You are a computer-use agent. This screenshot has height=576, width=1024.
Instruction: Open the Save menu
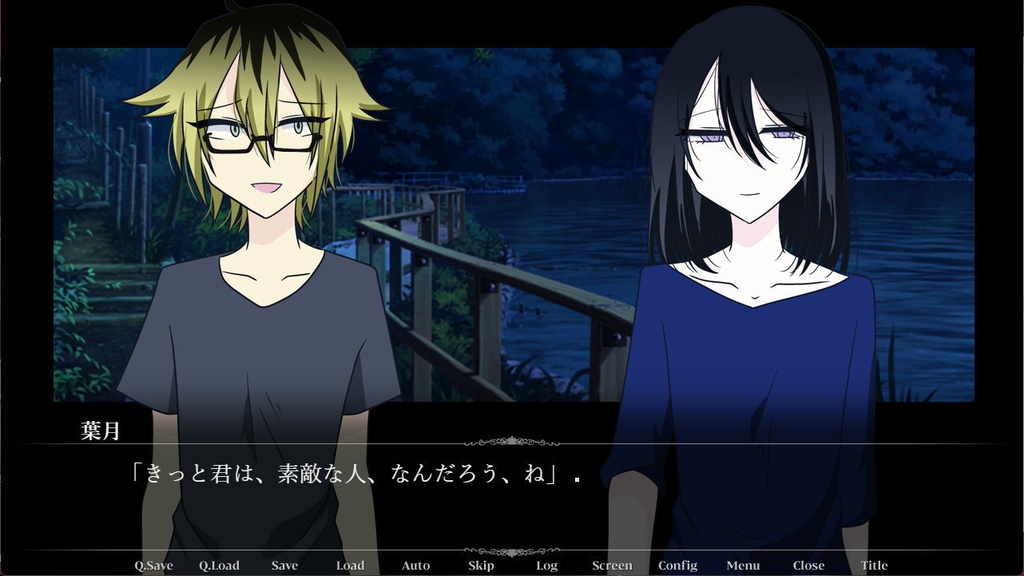coord(284,565)
